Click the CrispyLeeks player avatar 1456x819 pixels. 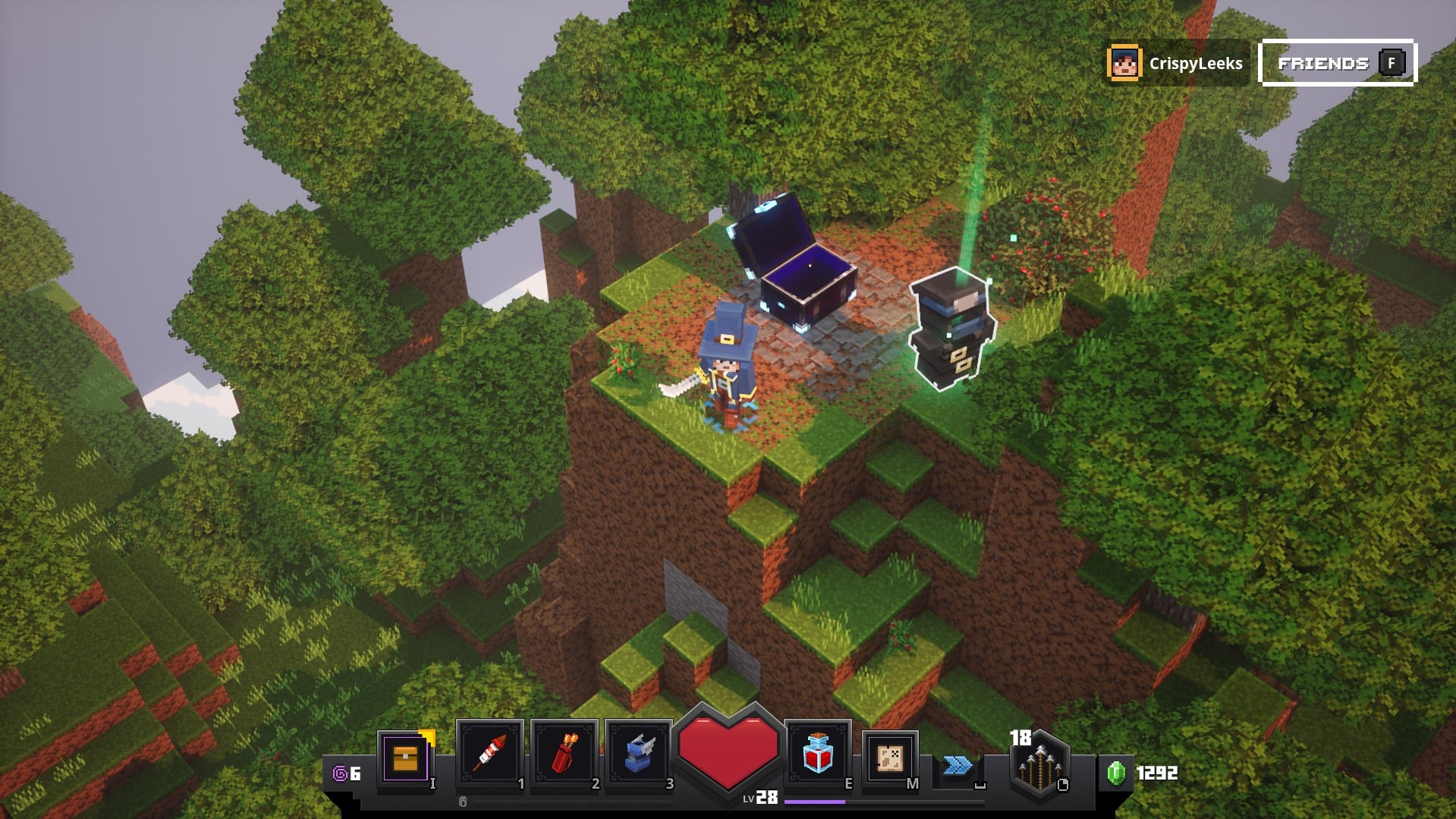pos(1124,63)
